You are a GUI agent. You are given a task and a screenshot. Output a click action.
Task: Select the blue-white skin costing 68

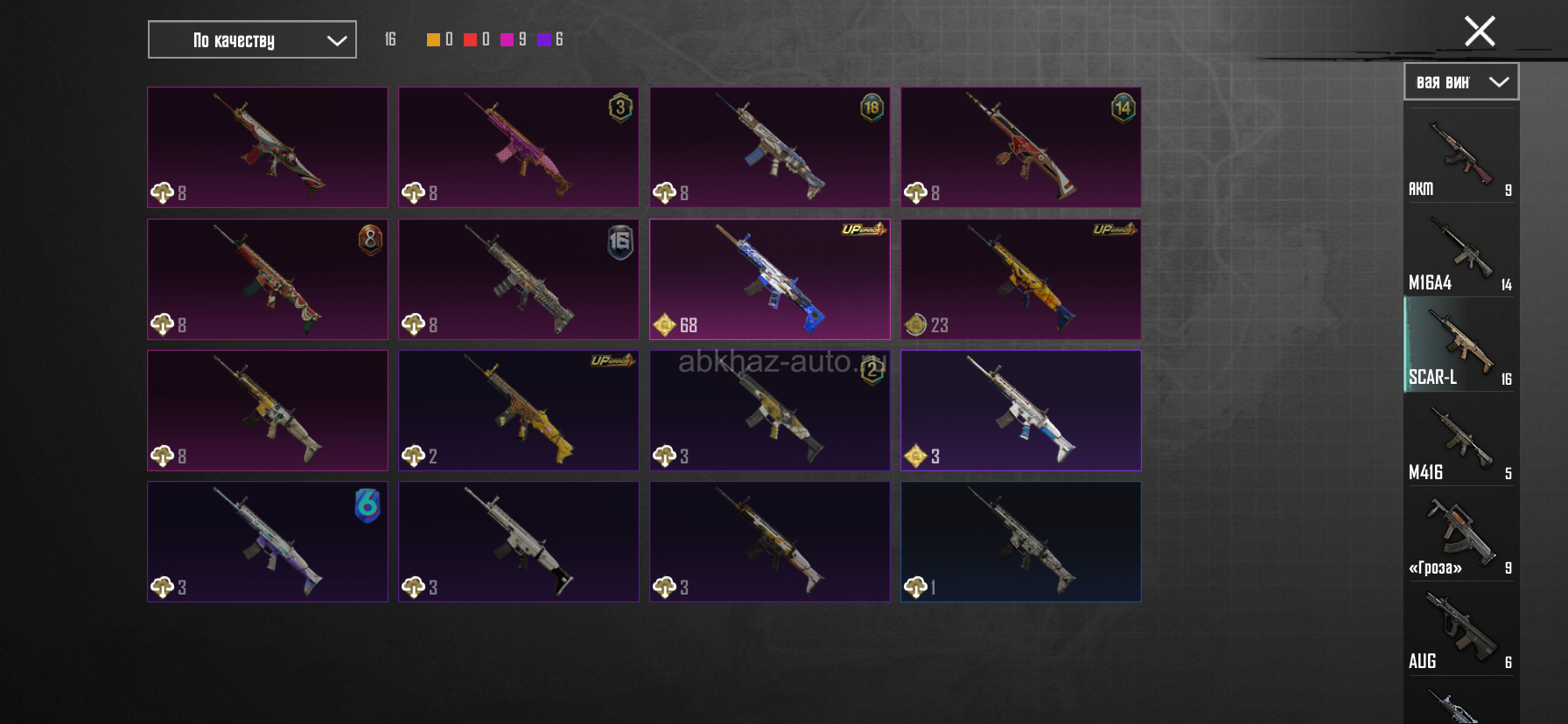point(769,279)
